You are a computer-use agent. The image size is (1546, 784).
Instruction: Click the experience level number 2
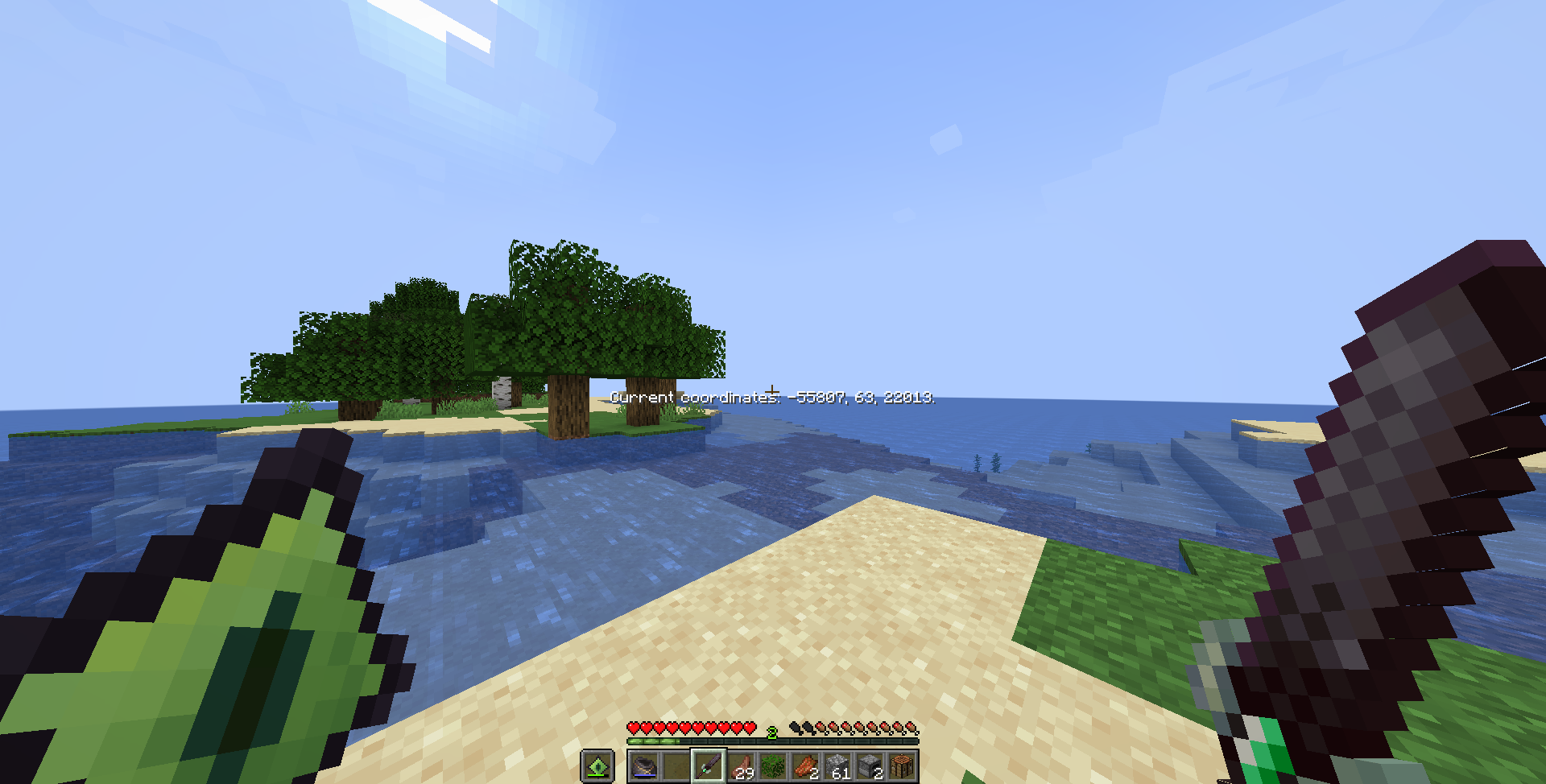[771, 732]
